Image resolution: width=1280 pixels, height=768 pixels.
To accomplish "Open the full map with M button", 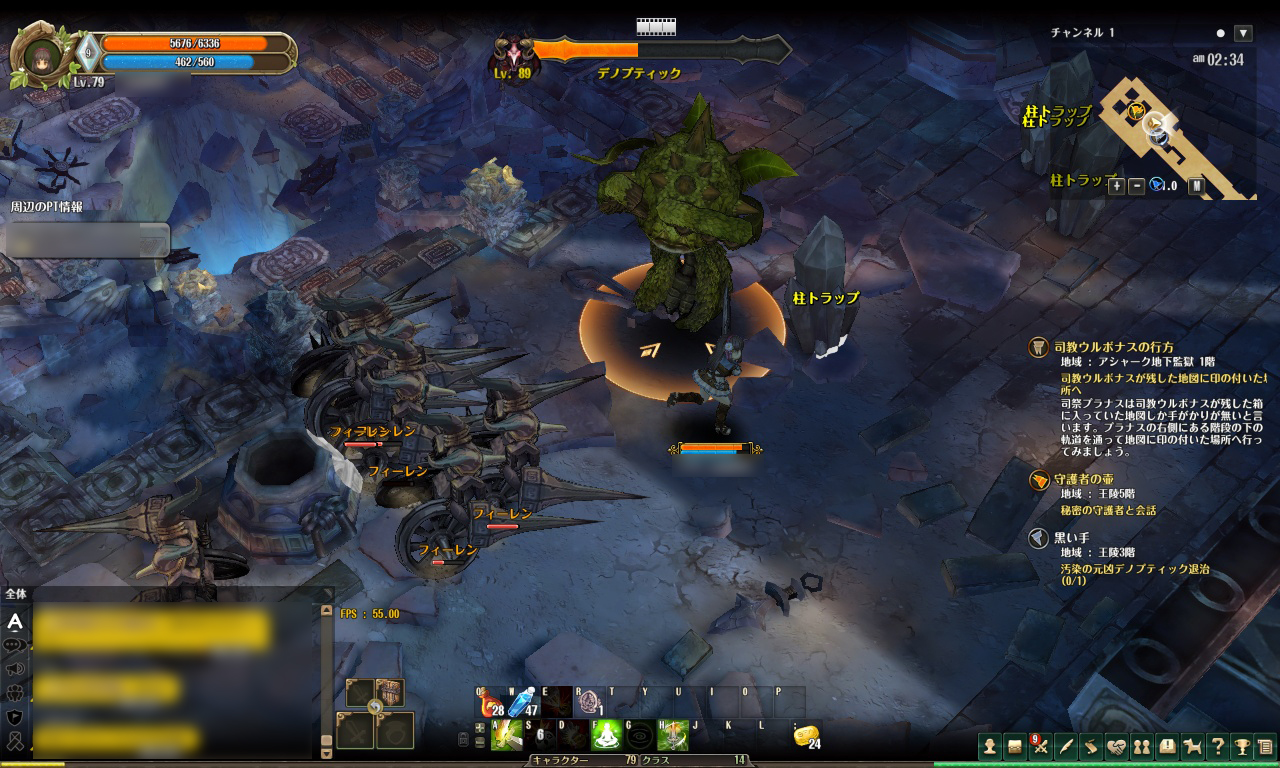I will pyautogui.click(x=1196, y=185).
